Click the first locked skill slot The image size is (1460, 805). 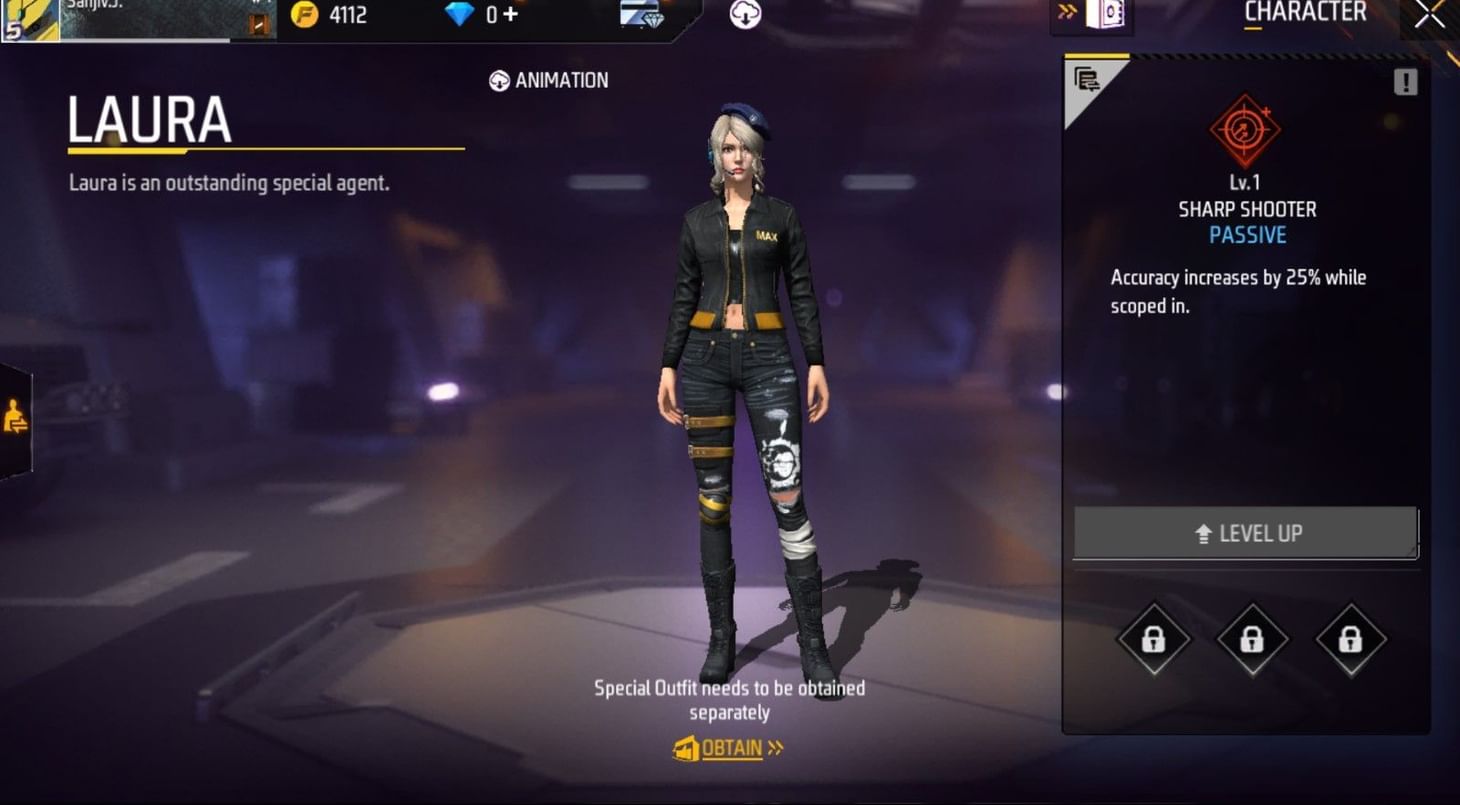pos(1152,640)
